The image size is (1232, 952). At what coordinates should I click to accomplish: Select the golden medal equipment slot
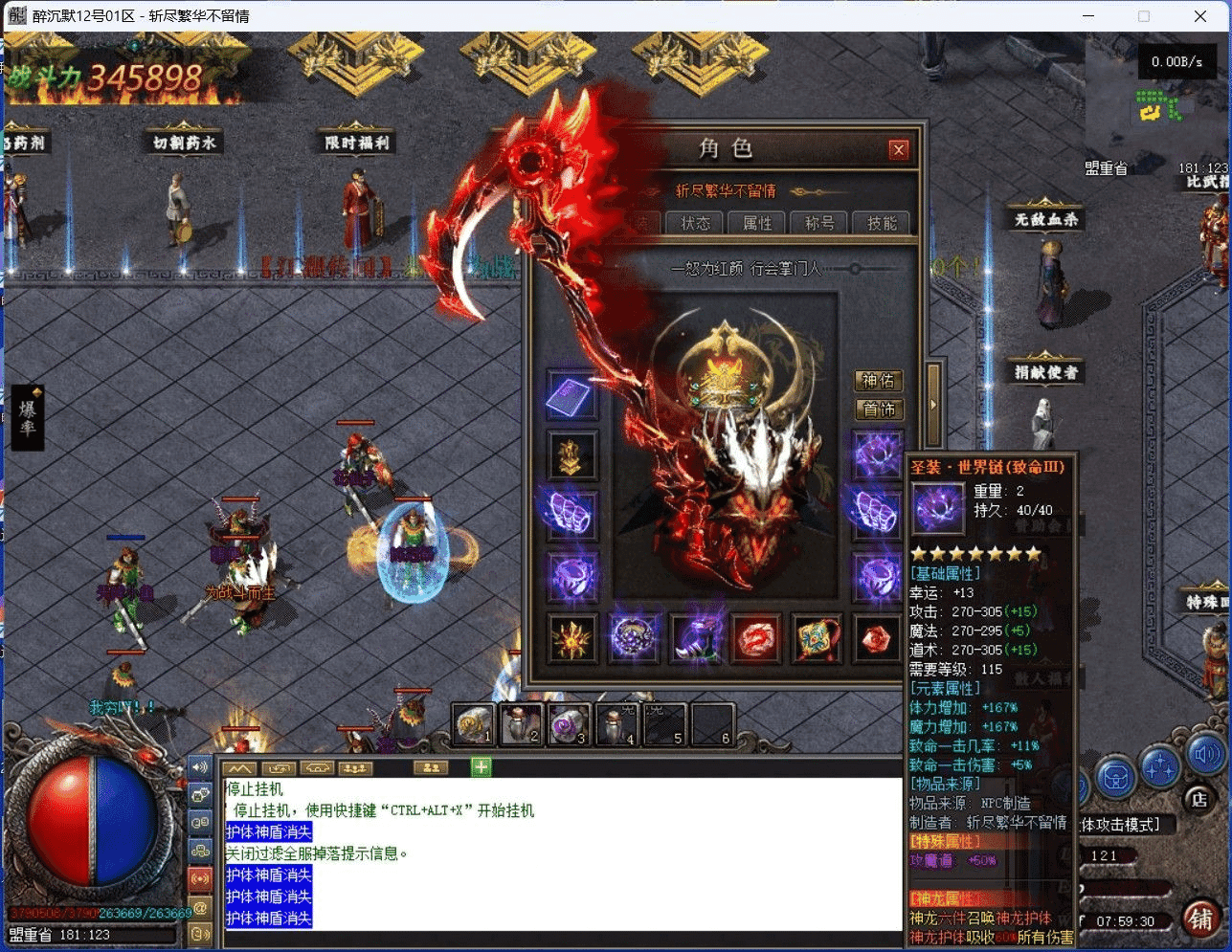(571, 455)
